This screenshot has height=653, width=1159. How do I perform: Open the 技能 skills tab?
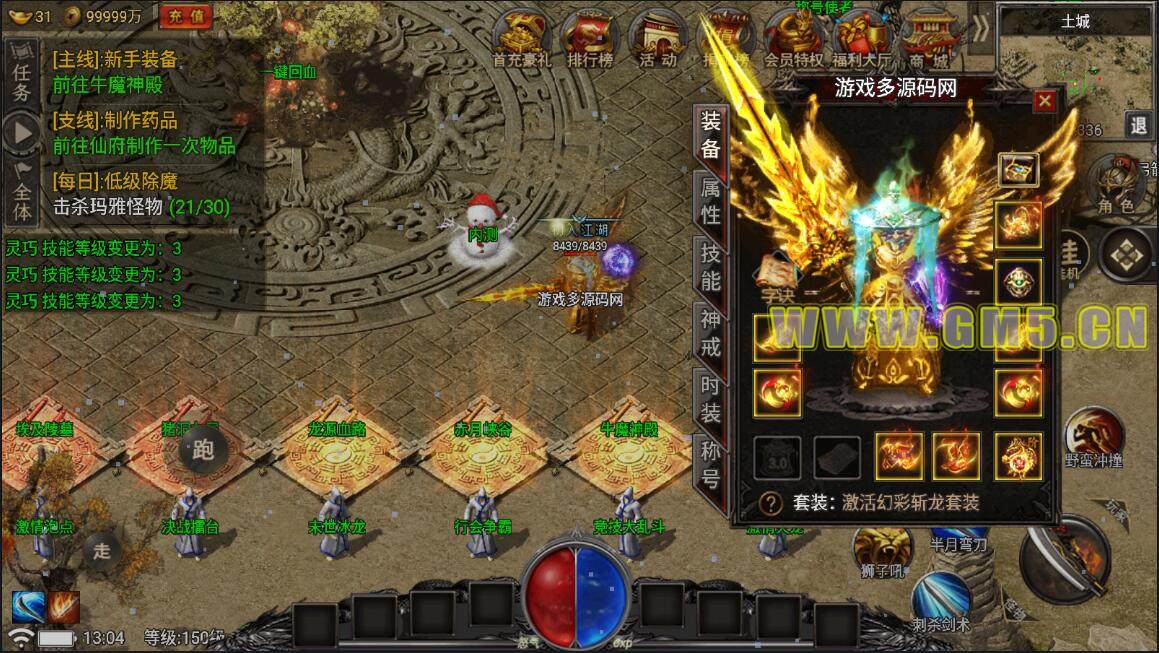click(710, 266)
